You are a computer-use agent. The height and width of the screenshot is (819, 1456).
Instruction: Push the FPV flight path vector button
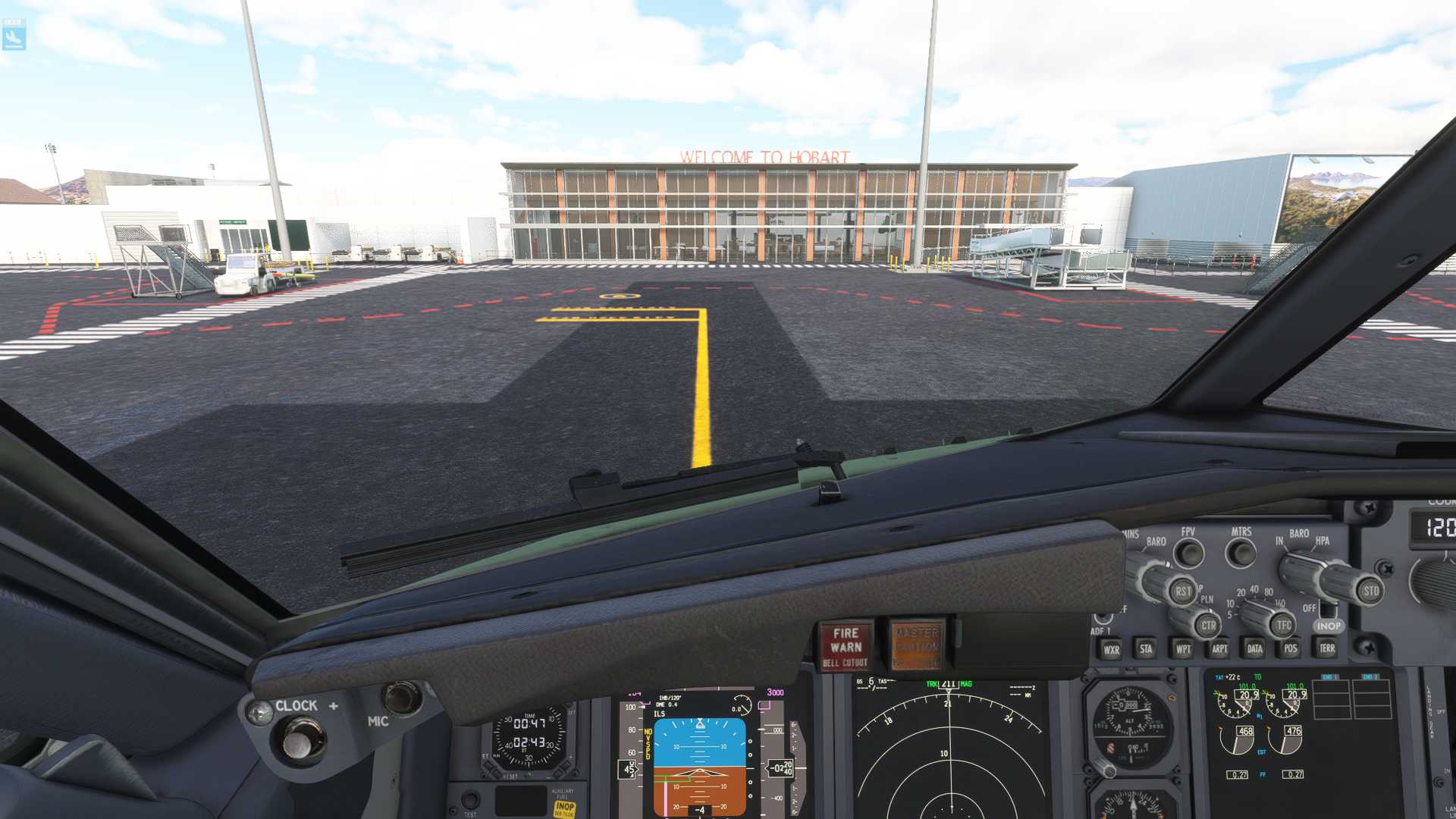(1188, 553)
